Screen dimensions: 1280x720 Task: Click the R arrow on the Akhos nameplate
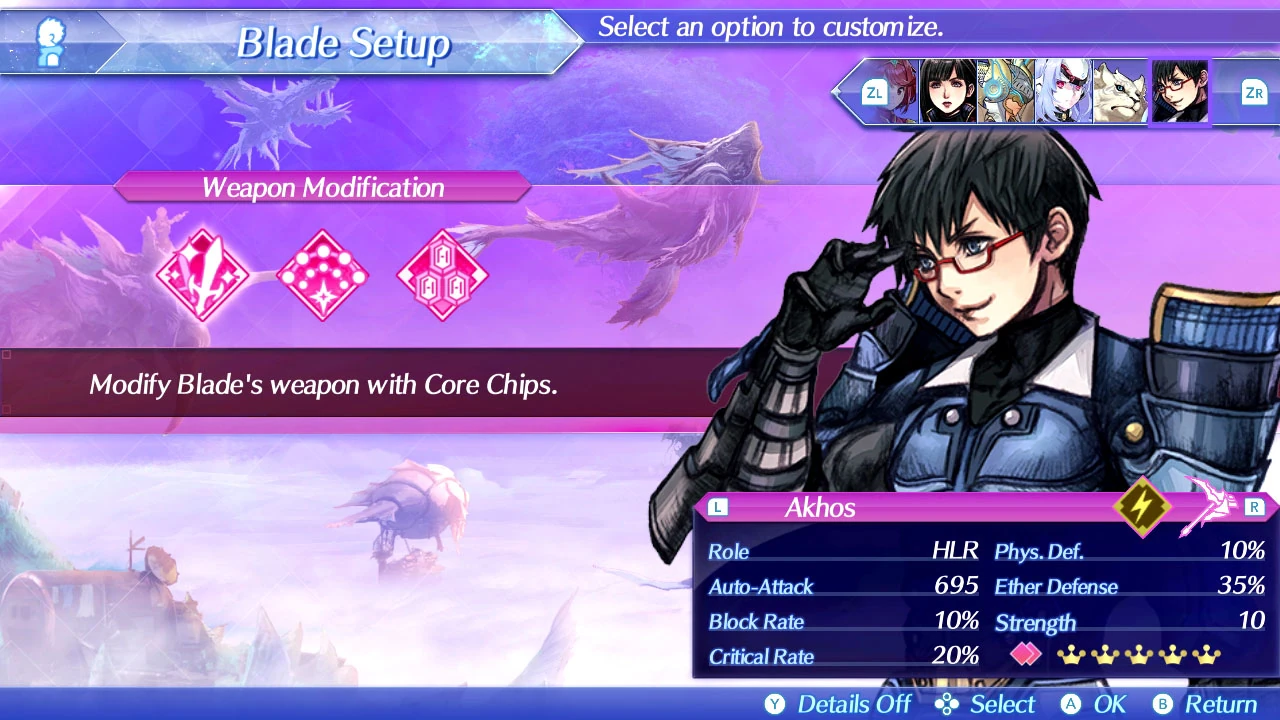(x=1255, y=507)
